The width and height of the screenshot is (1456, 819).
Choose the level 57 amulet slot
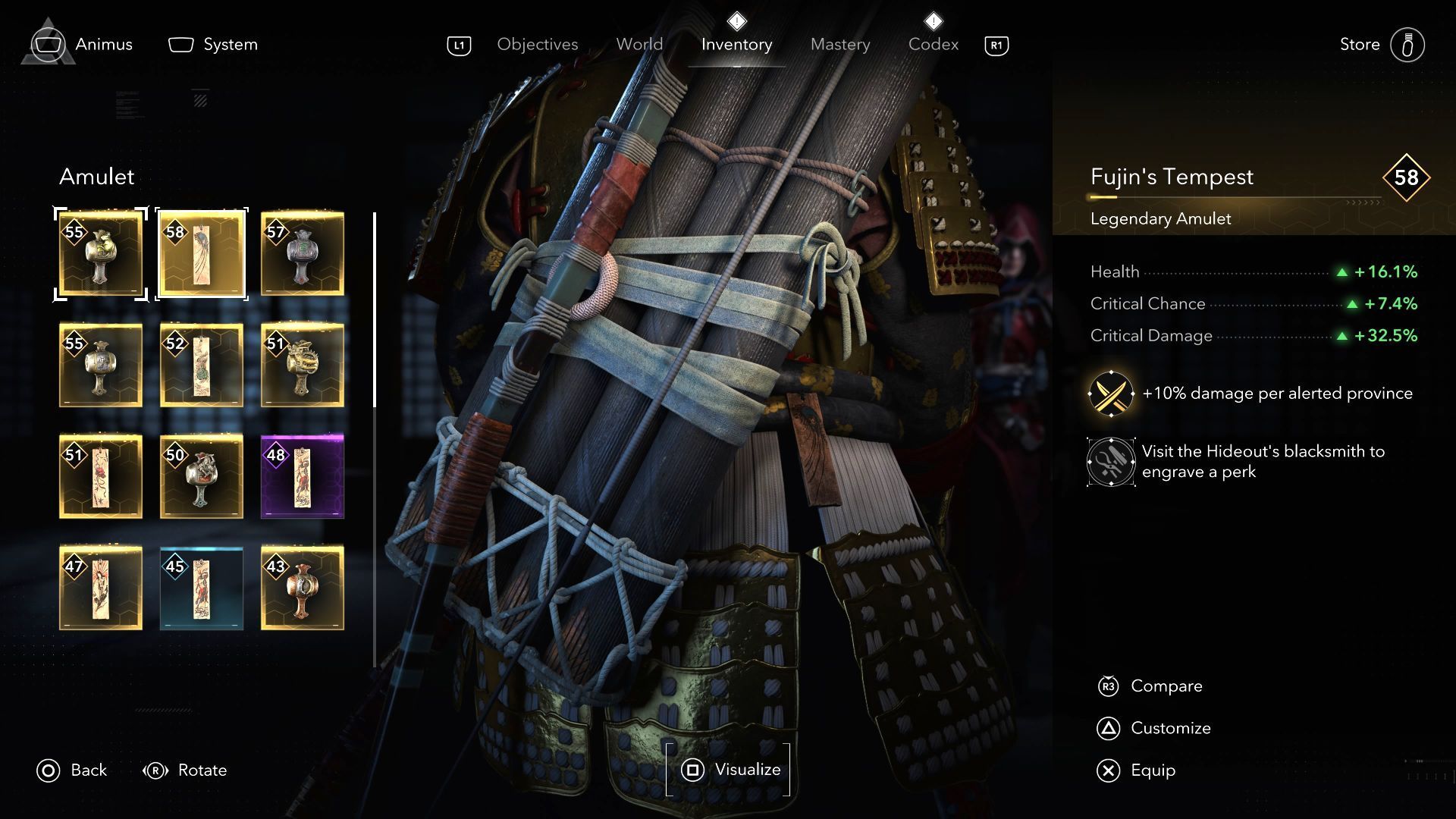(x=303, y=254)
